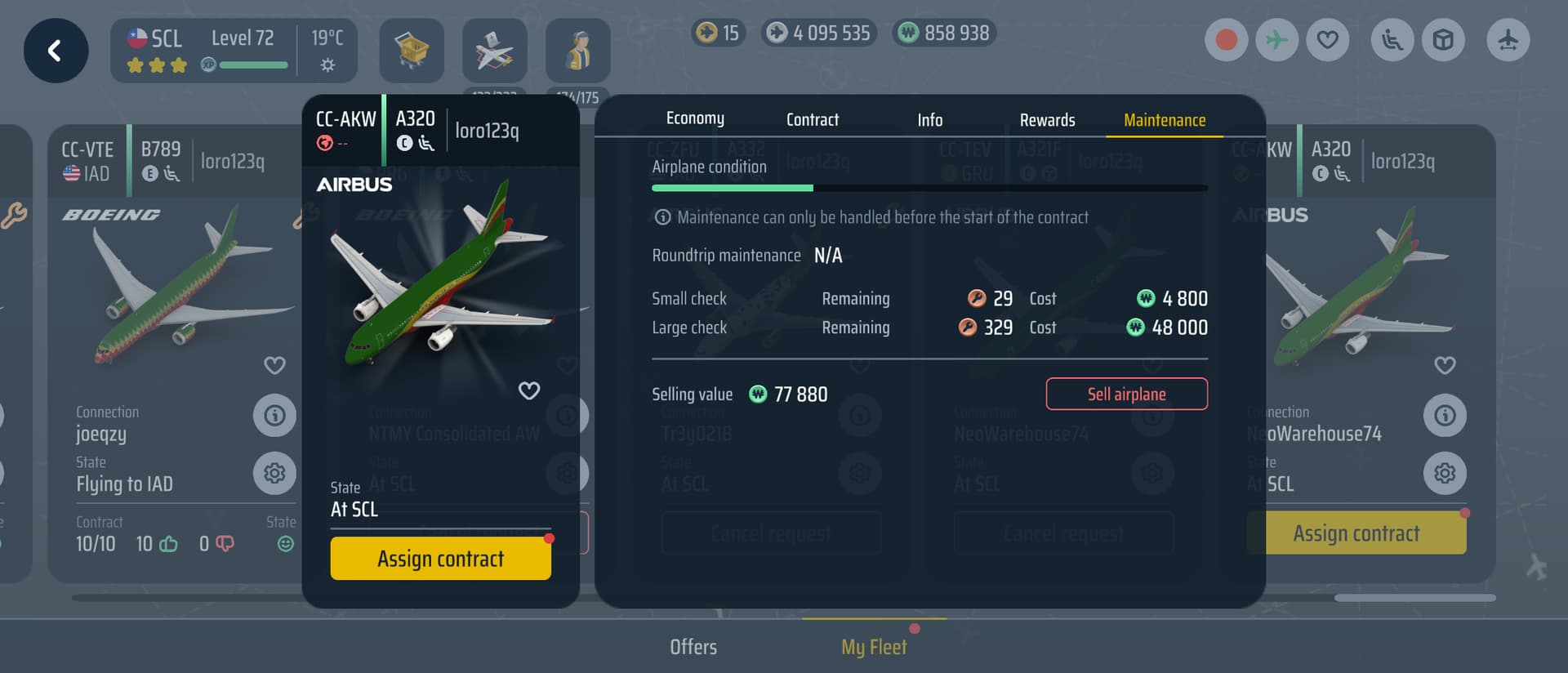Open the My Fleet tab
The height and width of the screenshot is (673, 1568).
click(874, 647)
